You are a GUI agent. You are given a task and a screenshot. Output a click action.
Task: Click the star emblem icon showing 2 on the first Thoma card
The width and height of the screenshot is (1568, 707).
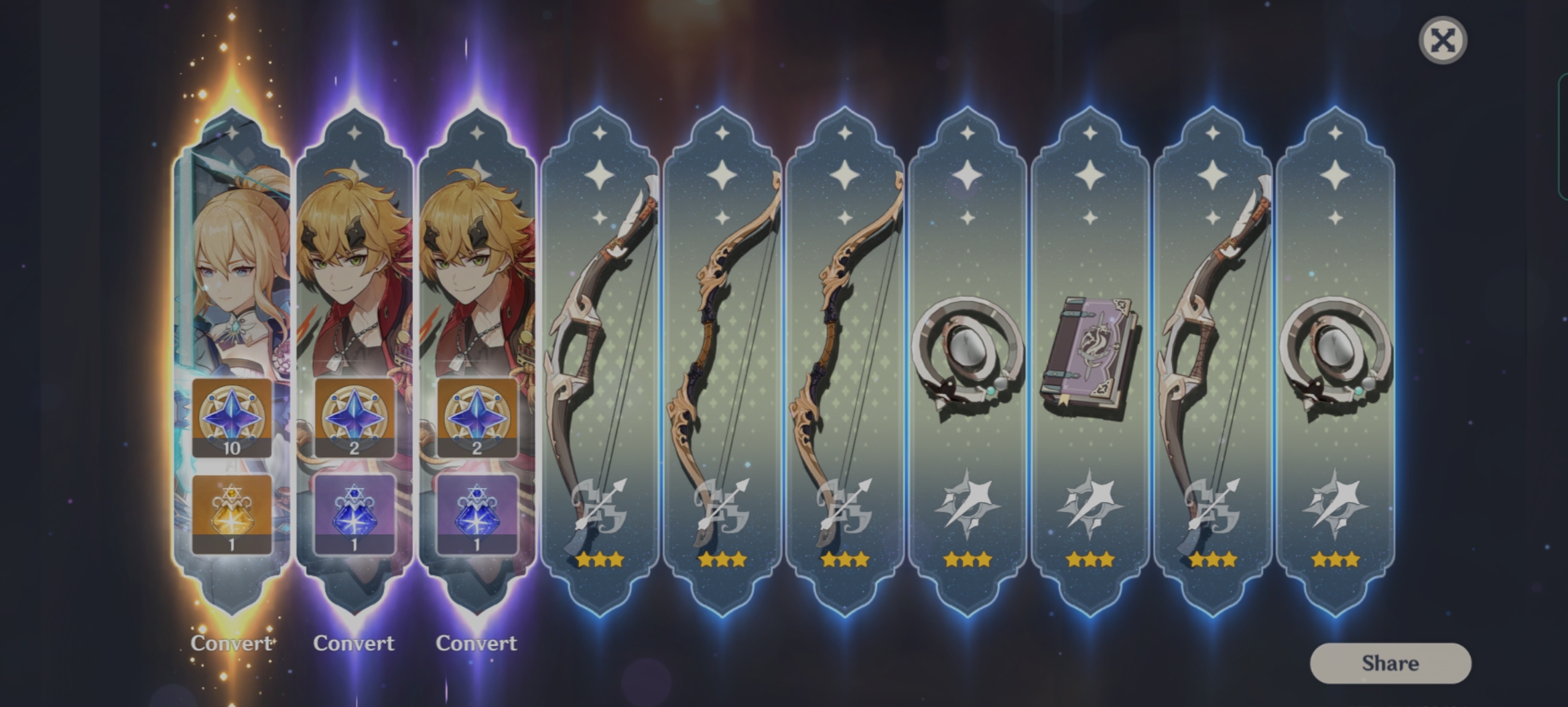tap(355, 417)
